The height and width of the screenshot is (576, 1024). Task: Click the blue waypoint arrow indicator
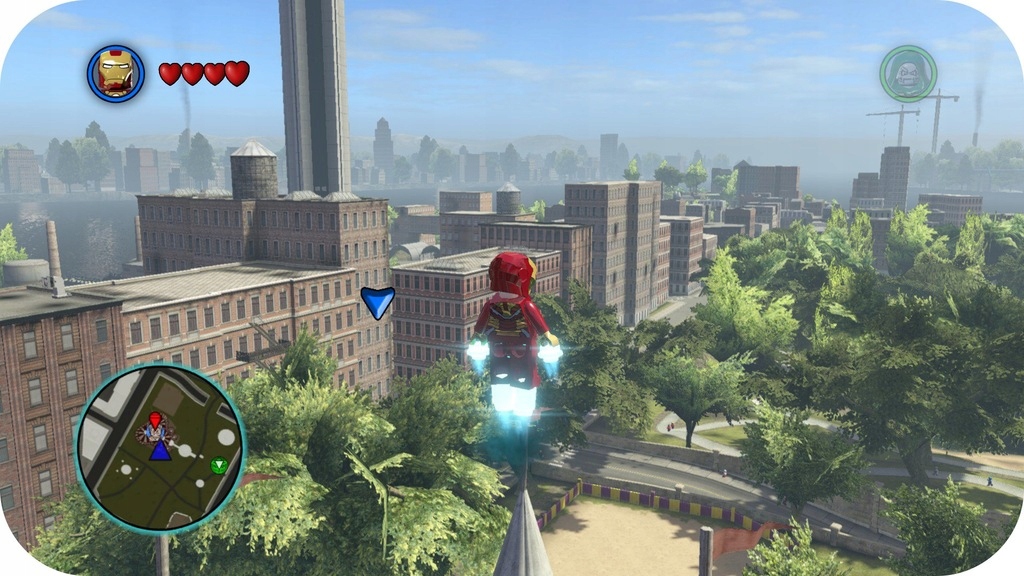377,301
